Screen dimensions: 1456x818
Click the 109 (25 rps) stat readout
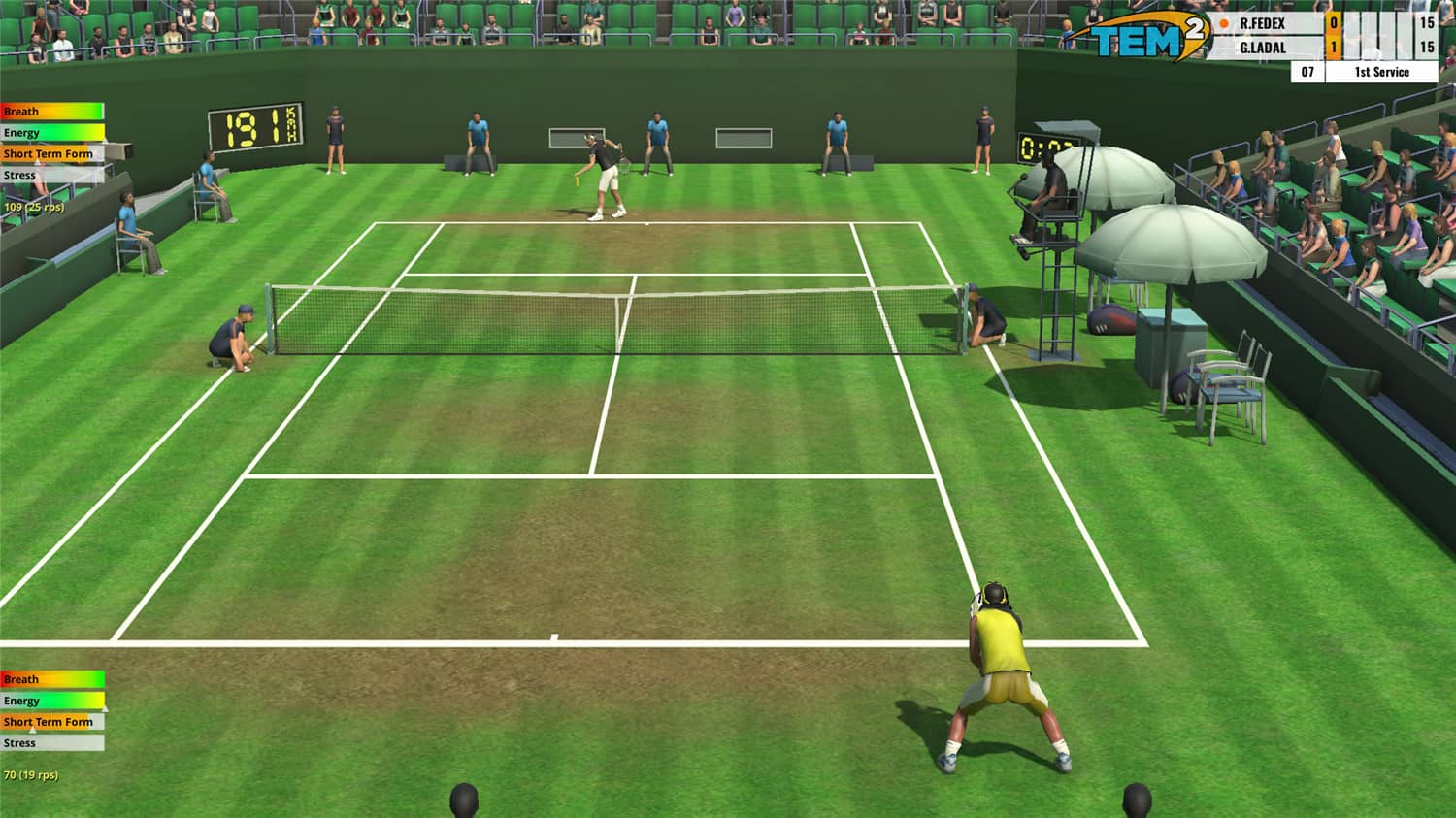pyautogui.click(x=36, y=207)
